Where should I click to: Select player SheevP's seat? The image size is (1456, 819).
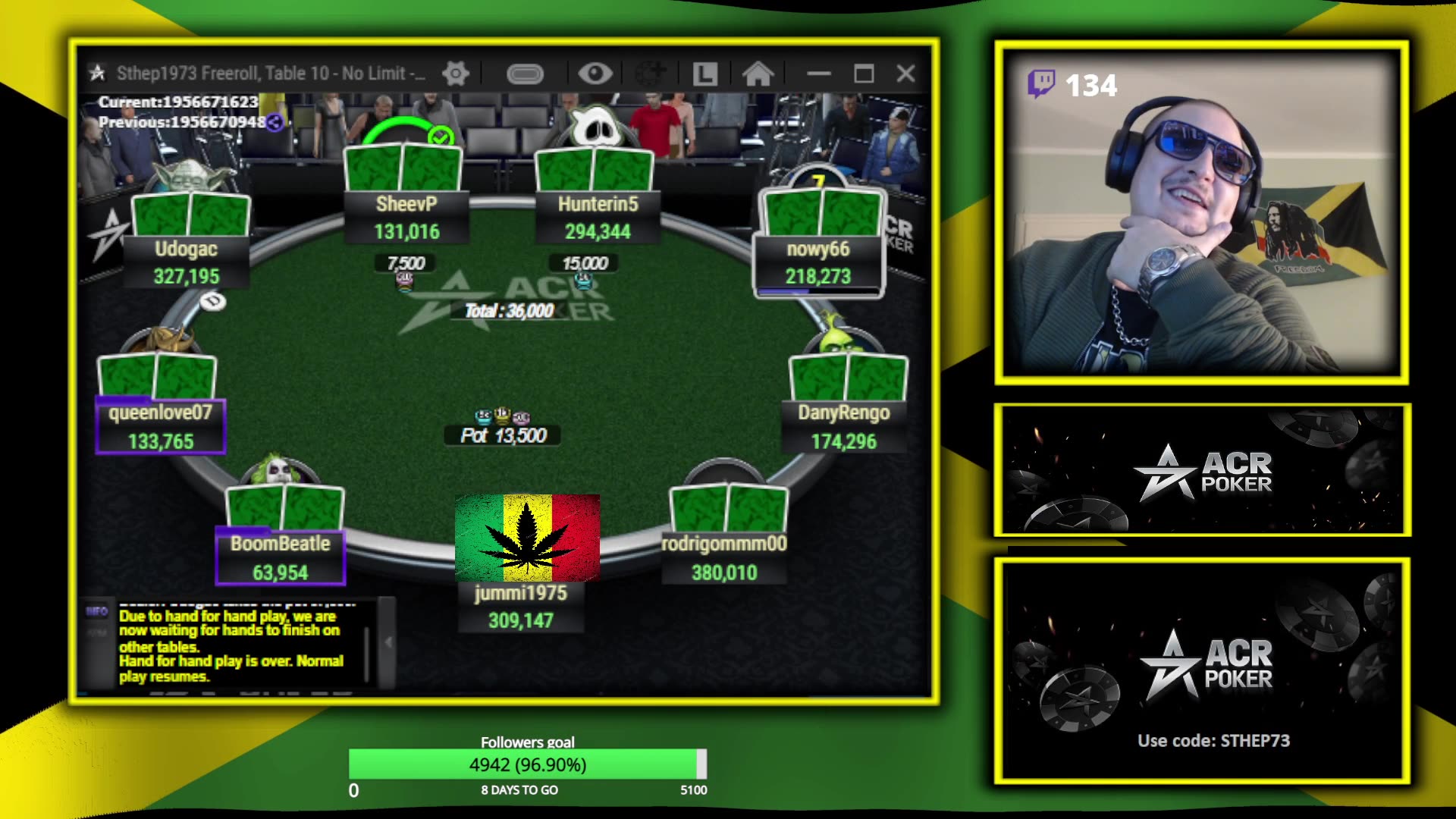coord(406,216)
